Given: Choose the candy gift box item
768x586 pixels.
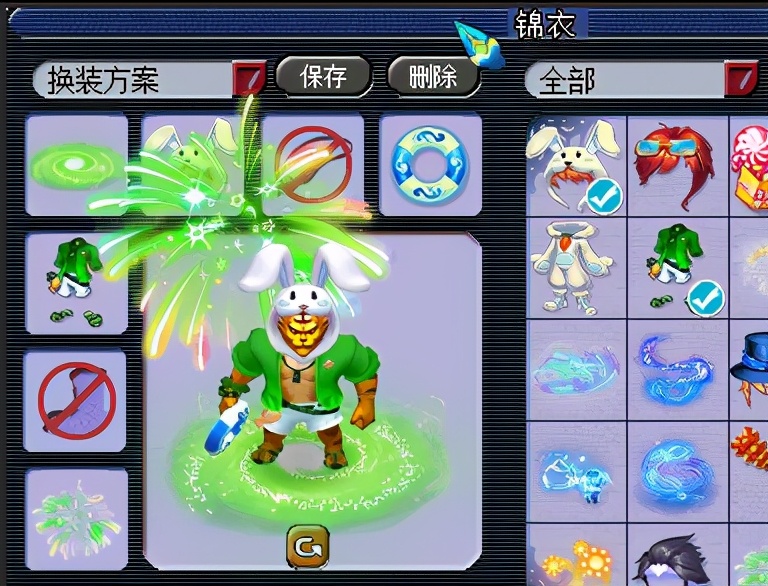Looking at the screenshot, I should 750,165.
